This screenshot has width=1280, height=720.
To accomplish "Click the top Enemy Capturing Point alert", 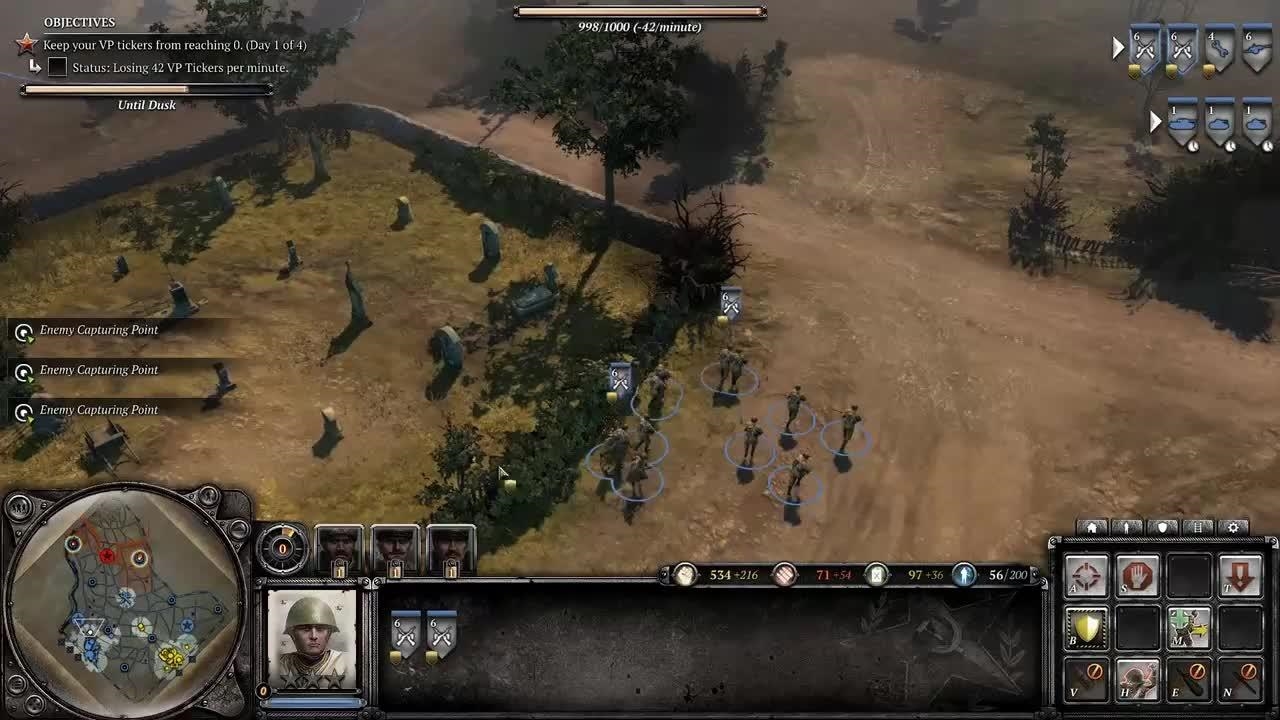I will (x=98, y=330).
